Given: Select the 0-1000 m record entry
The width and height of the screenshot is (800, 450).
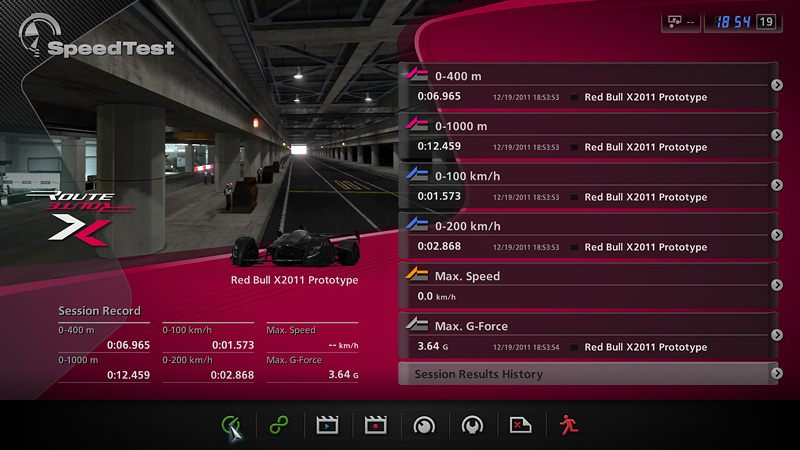Looking at the screenshot, I should 588,135.
